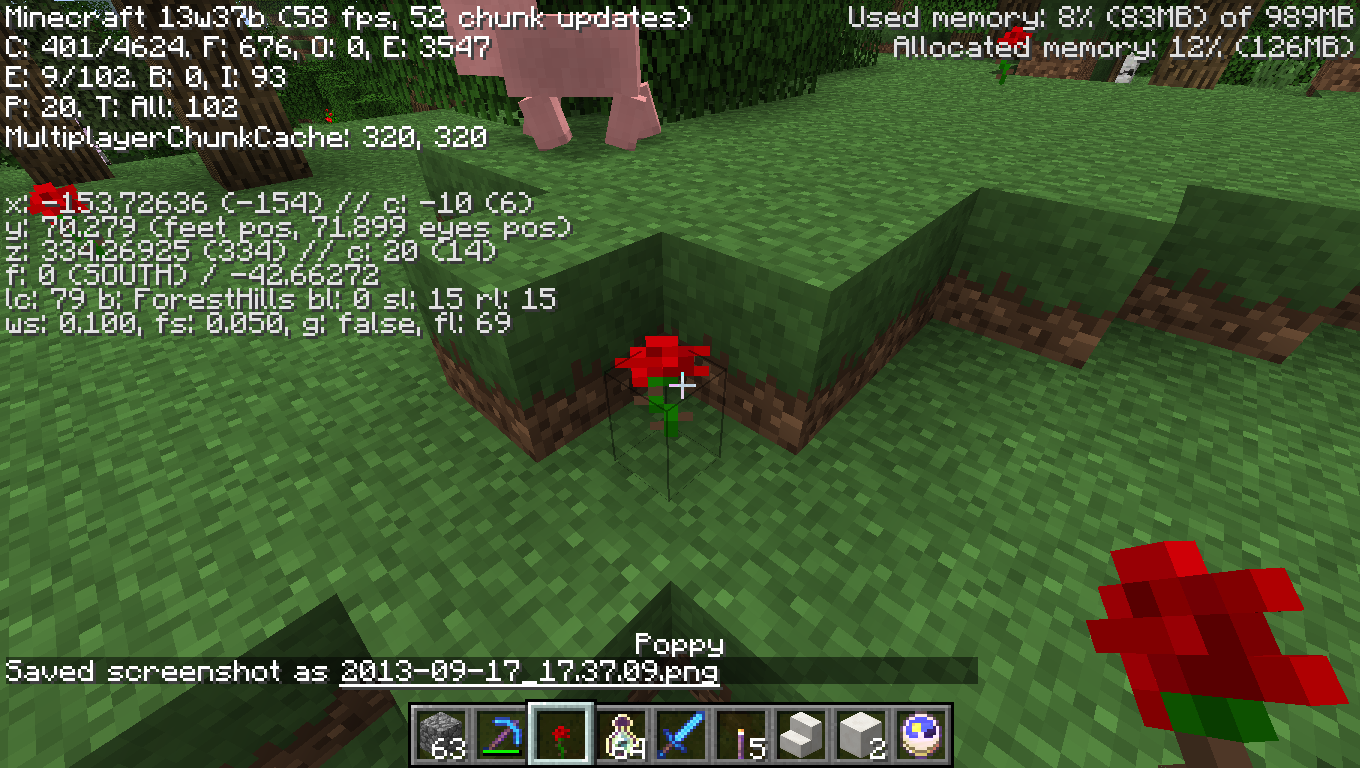Select the cobblestone stack in the hotbar

tap(440, 733)
